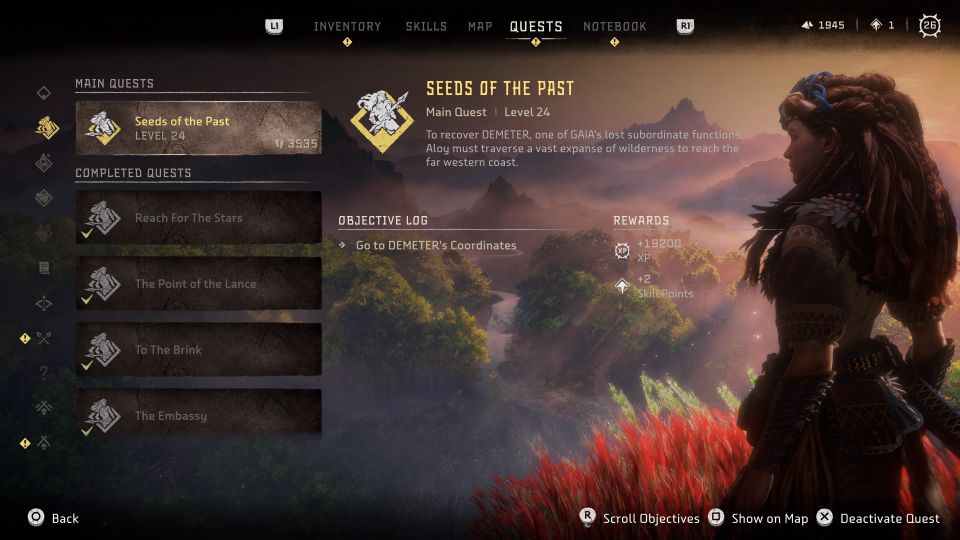Go to the Map tab

pos(480,26)
